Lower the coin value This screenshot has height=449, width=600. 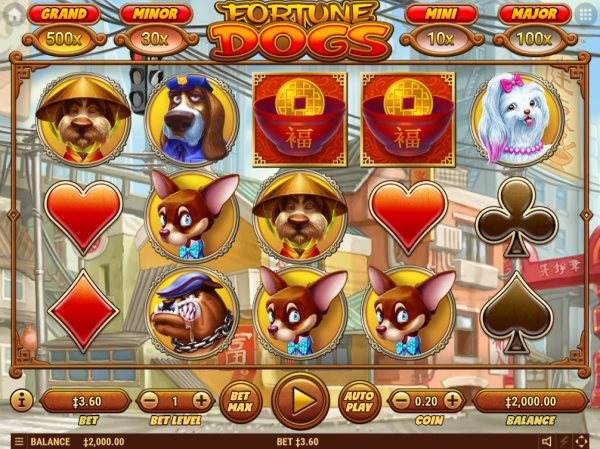click(x=398, y=401)
